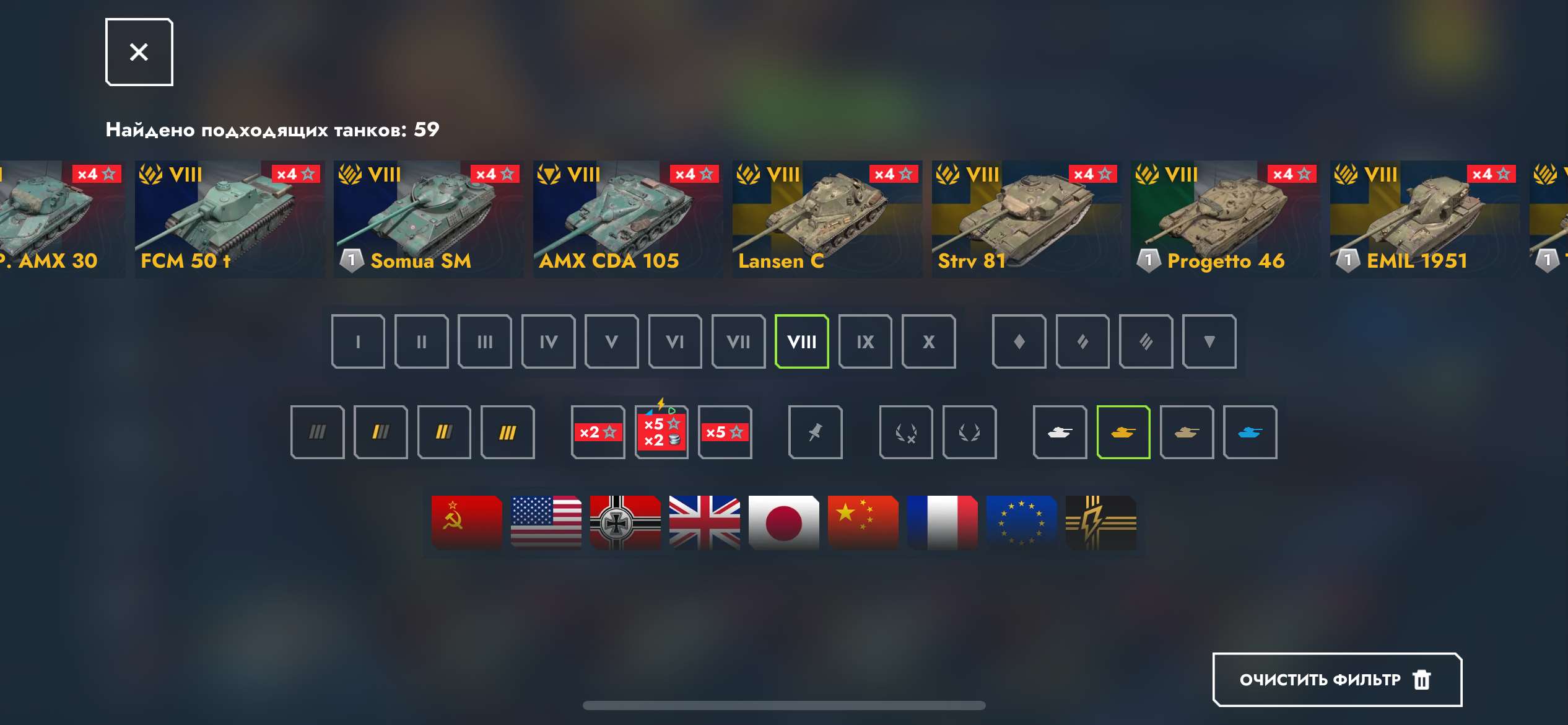1568x725 pixels.
Task: Select the United Kingdom flag filter
Action: pos(704,522)
